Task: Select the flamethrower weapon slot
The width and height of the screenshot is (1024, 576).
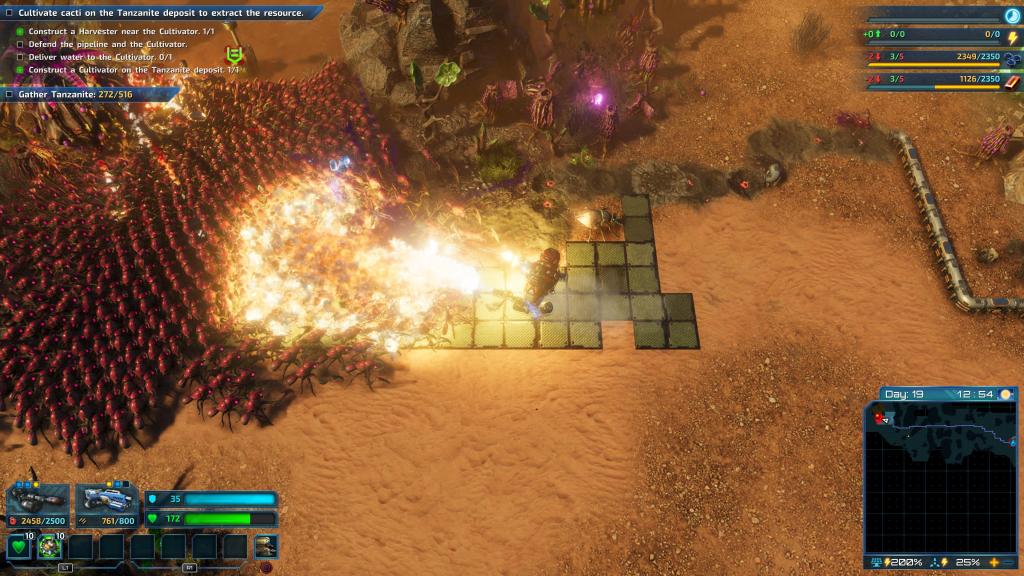Action: coord(38,499)
